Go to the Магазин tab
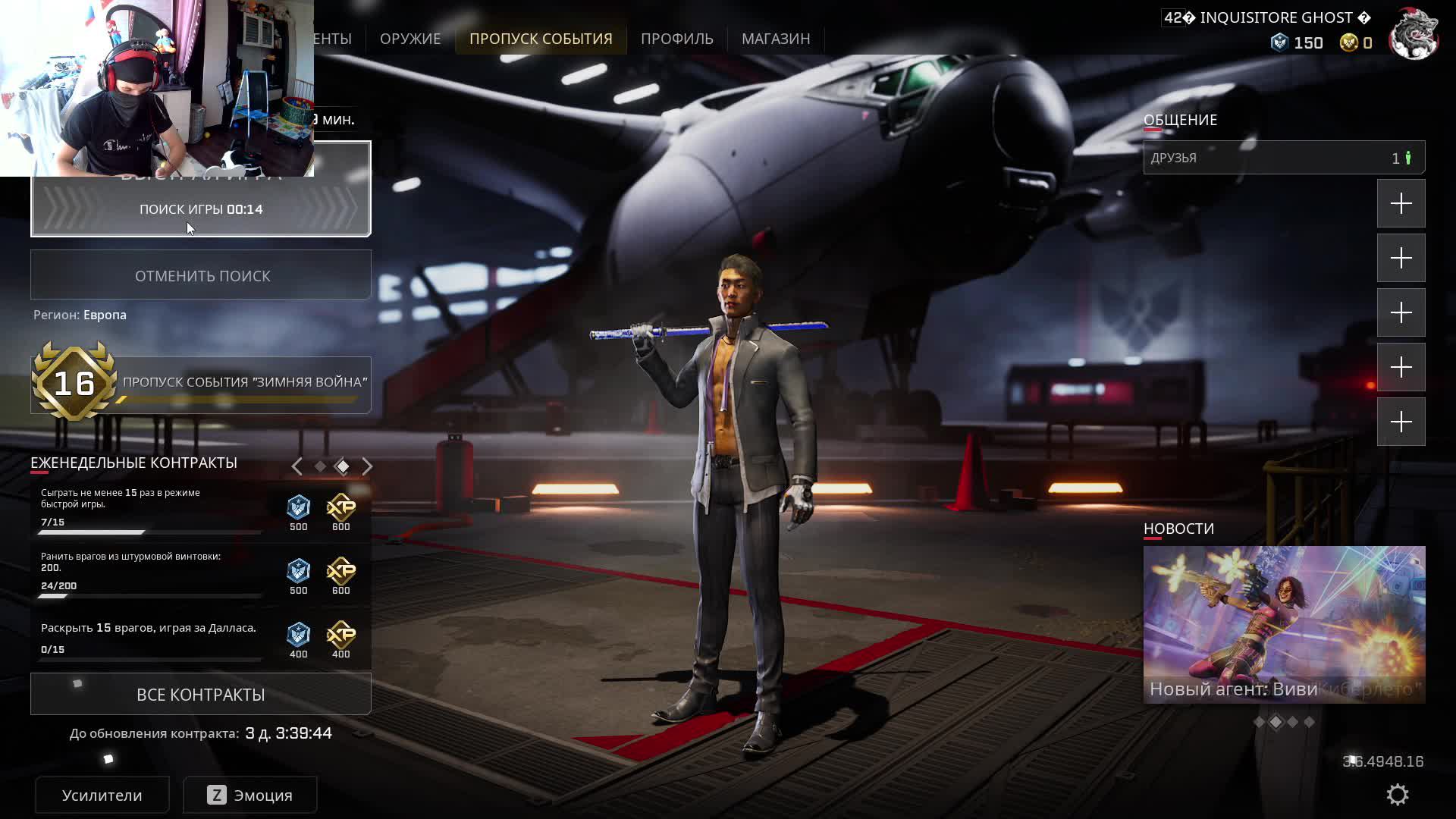This screenshot has width=1456, height=819. pyautogui.click(x=776, y=39)
